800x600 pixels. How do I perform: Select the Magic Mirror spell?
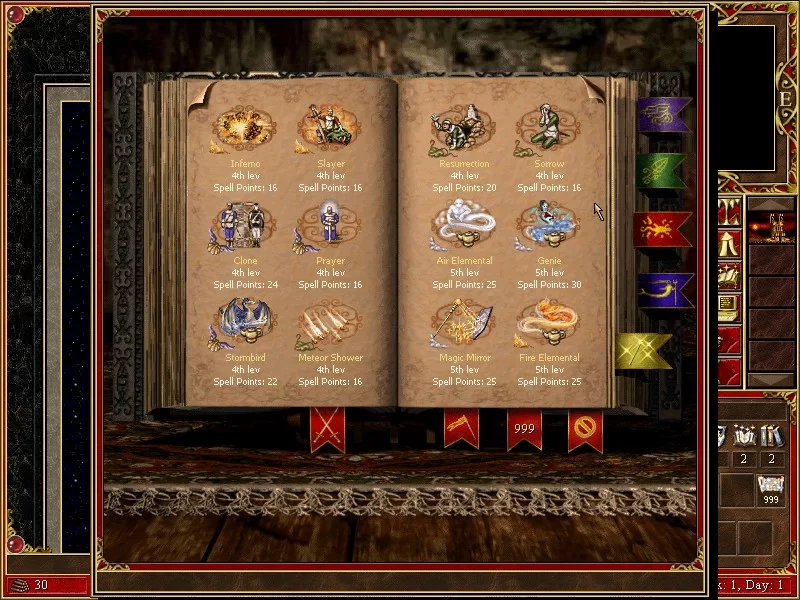coord(463,324)
